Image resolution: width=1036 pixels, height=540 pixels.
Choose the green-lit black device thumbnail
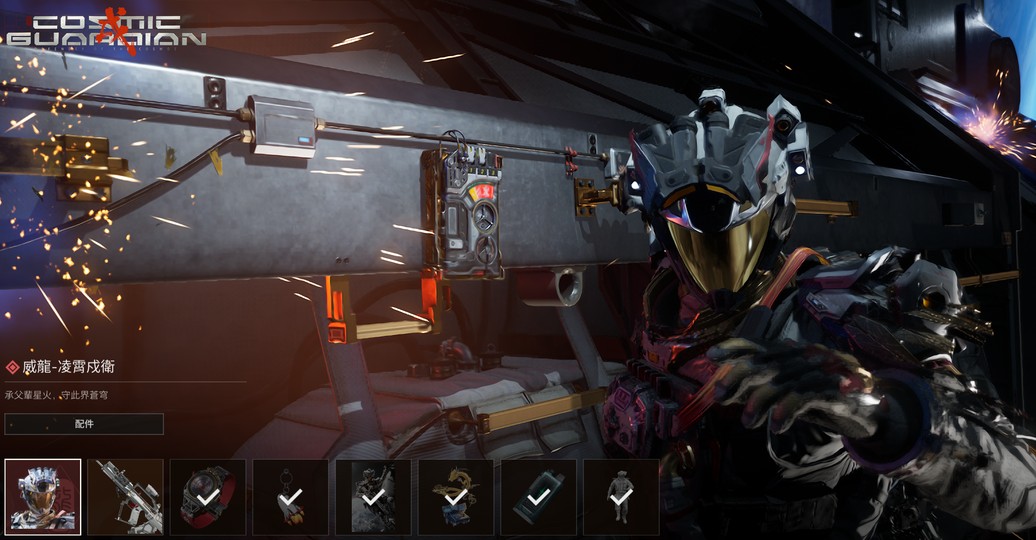[x=538, y=497]
